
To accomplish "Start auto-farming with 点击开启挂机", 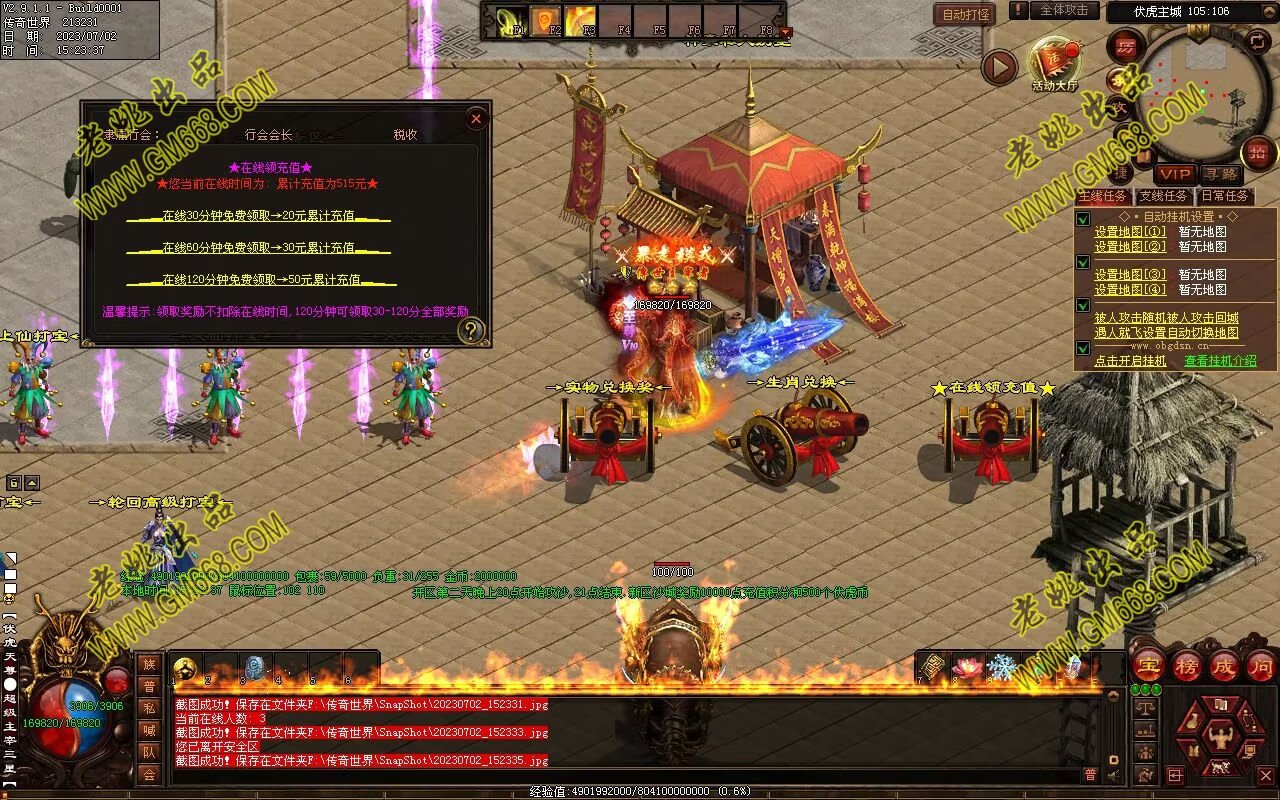I will point(1130,361).
